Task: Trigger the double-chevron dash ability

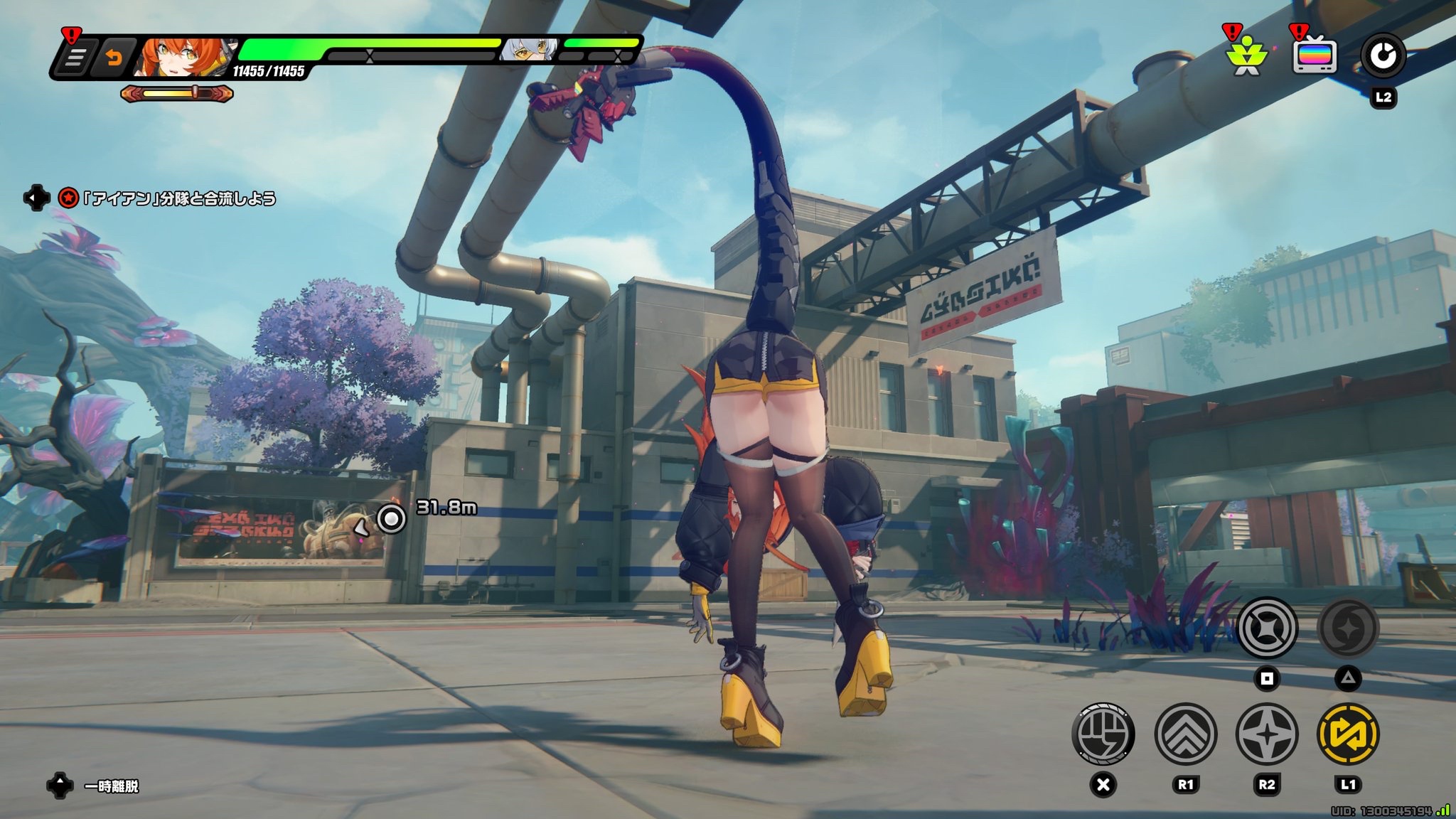Action: 1185,734
